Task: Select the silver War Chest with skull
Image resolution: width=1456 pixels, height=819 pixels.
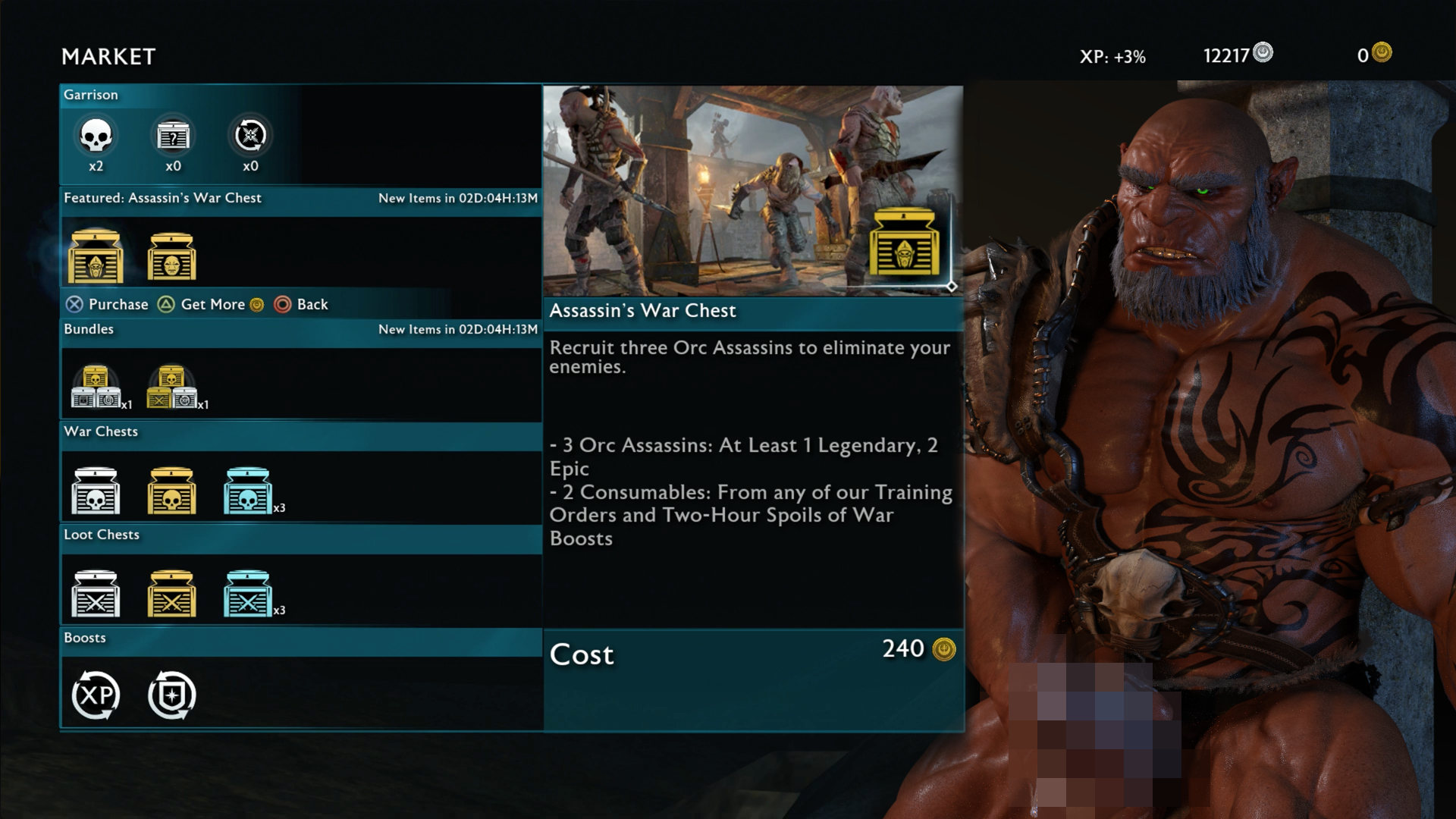Action: (x=96, y=491)
